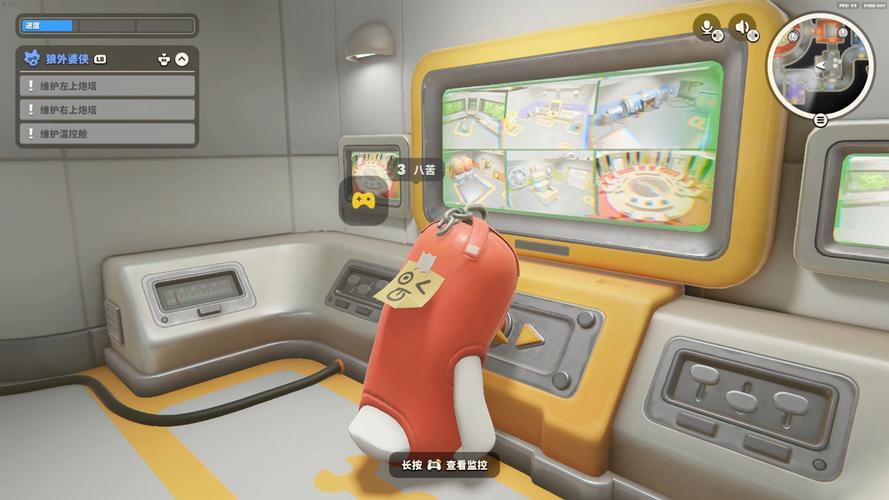Screen dimensions: 889x500
Task: Click the yellow gamepad emote icon
Action: 363,200
